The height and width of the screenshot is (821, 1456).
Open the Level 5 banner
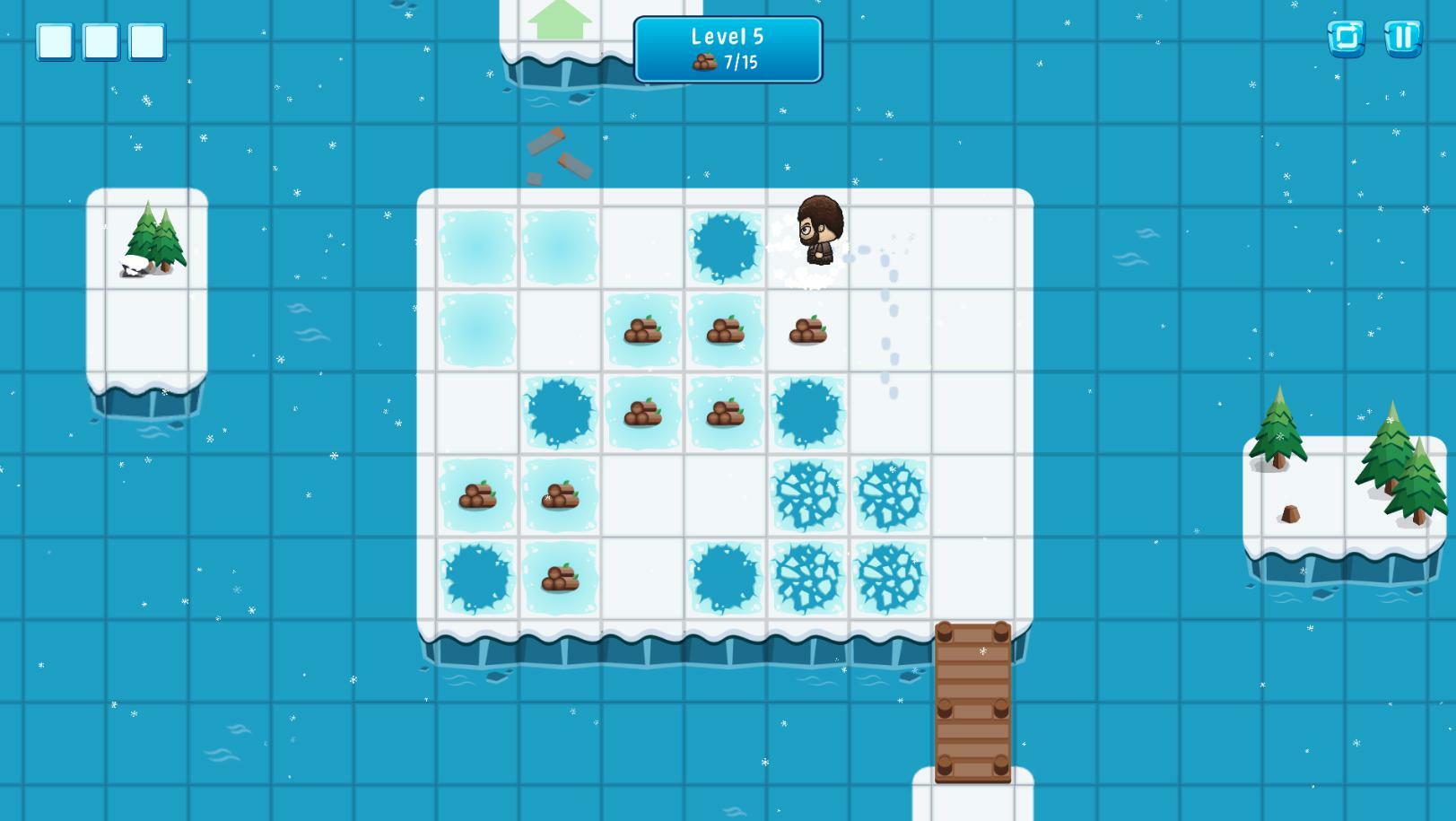(727, 38)
